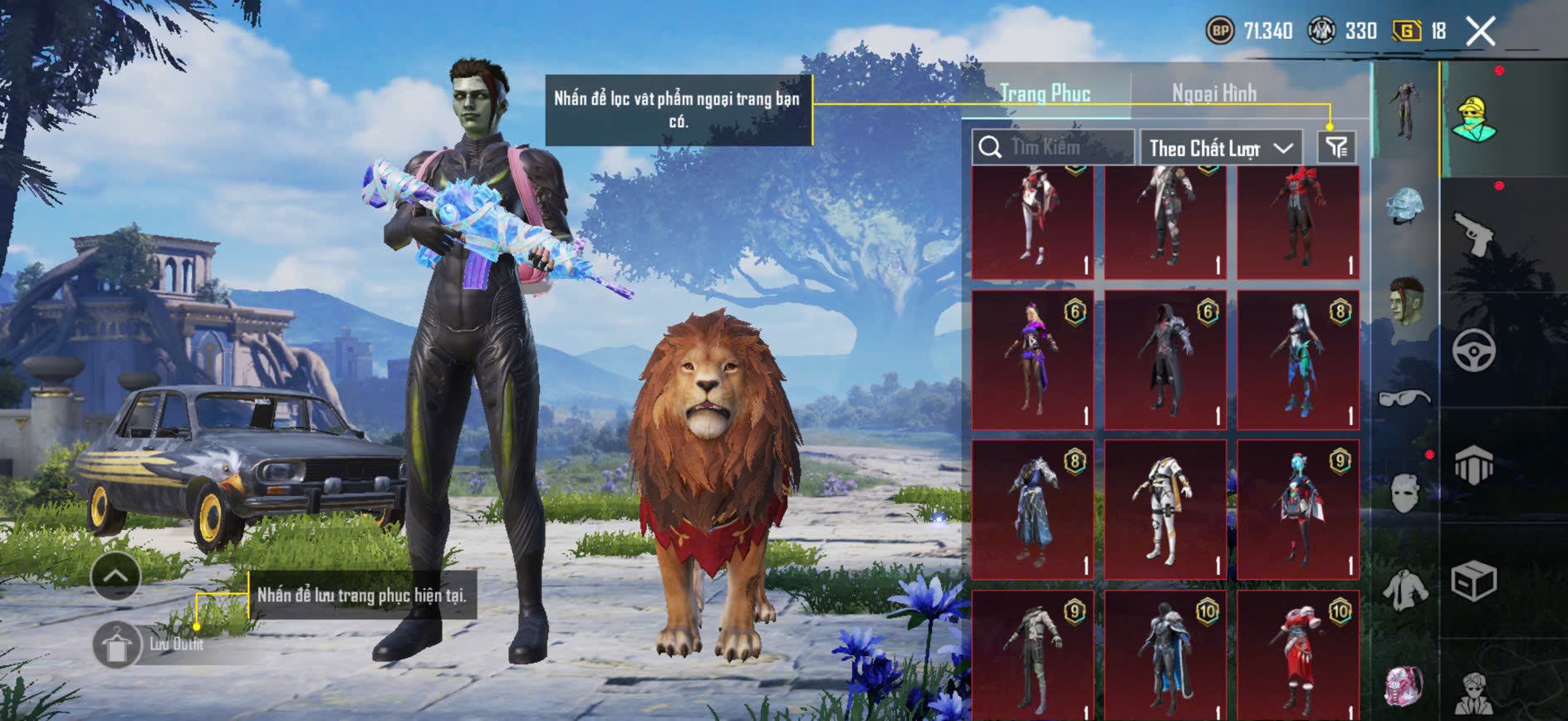Image resolution: width=1568 pixels, height=721 pixels.
Task: Pick the black hooded cloak outfit
Action: click(1164, 359)
